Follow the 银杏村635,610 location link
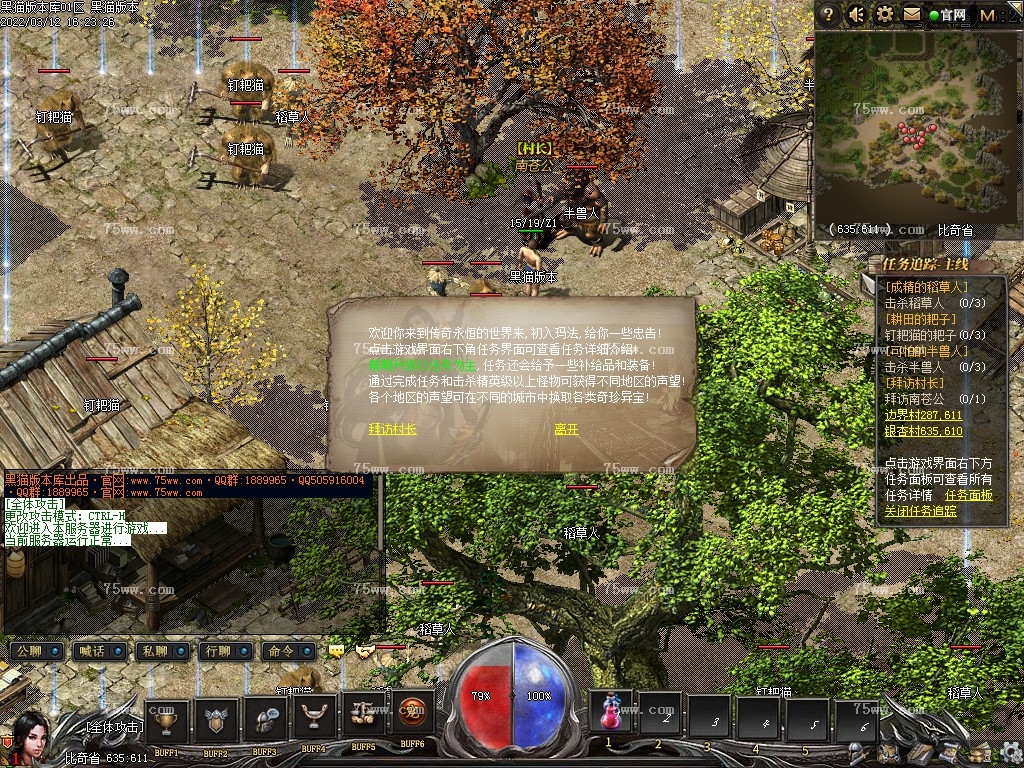 pos(923,431)
